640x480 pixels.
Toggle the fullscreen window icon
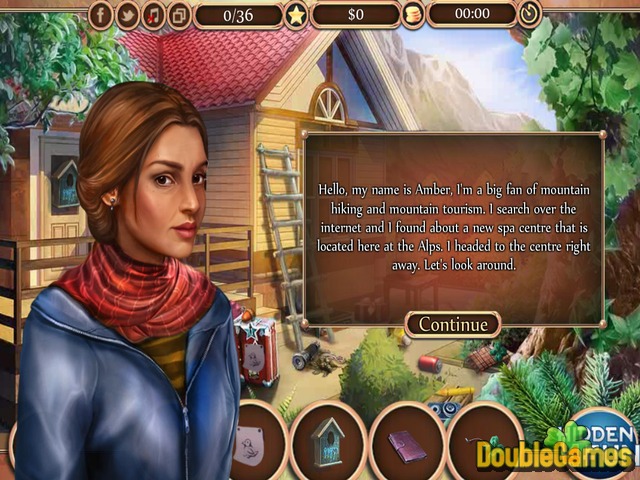pyautogui.click(x=179, y=15)
